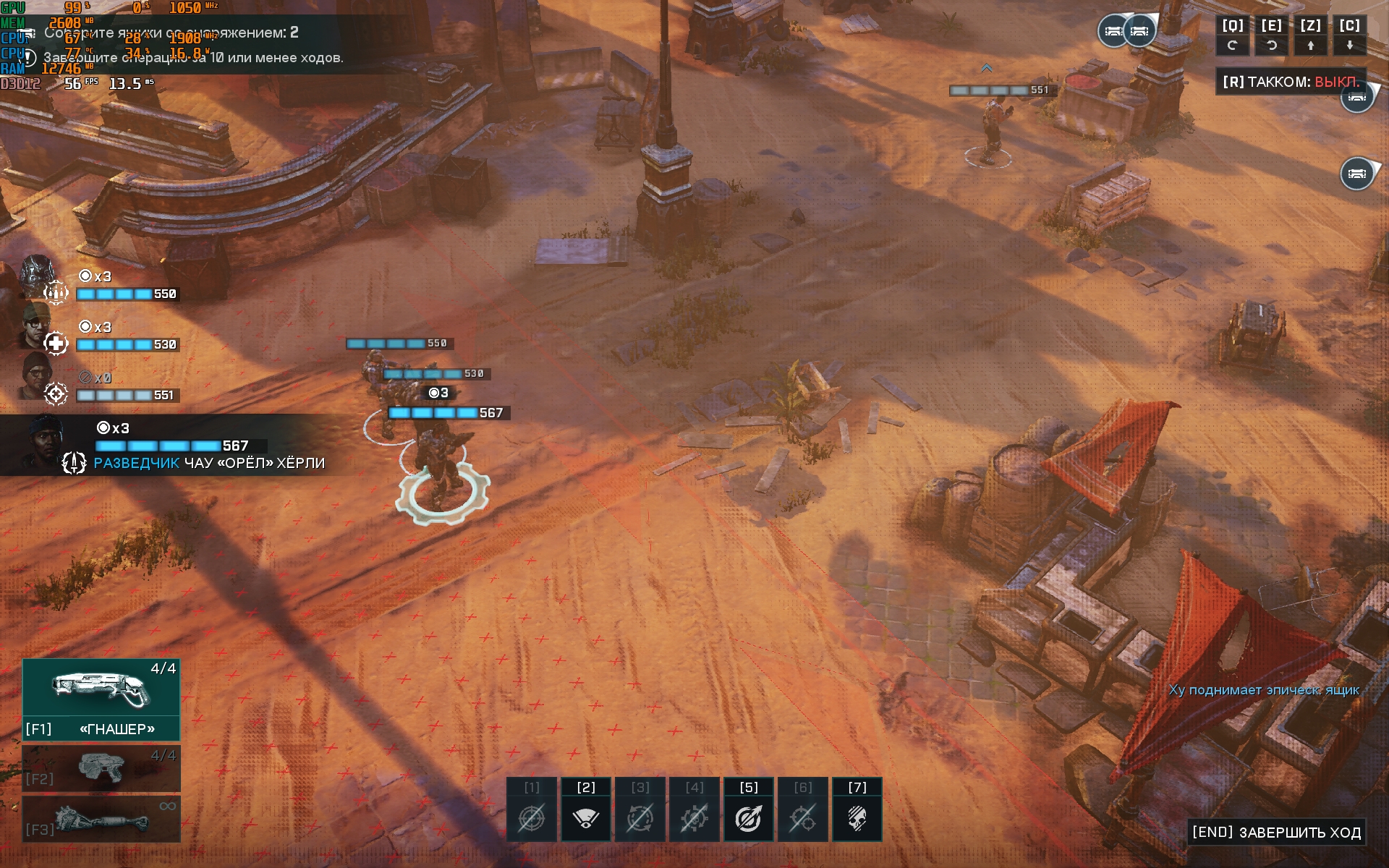
Task: Select the sniper squad member portrait
Action: click(x=38, y=377)
